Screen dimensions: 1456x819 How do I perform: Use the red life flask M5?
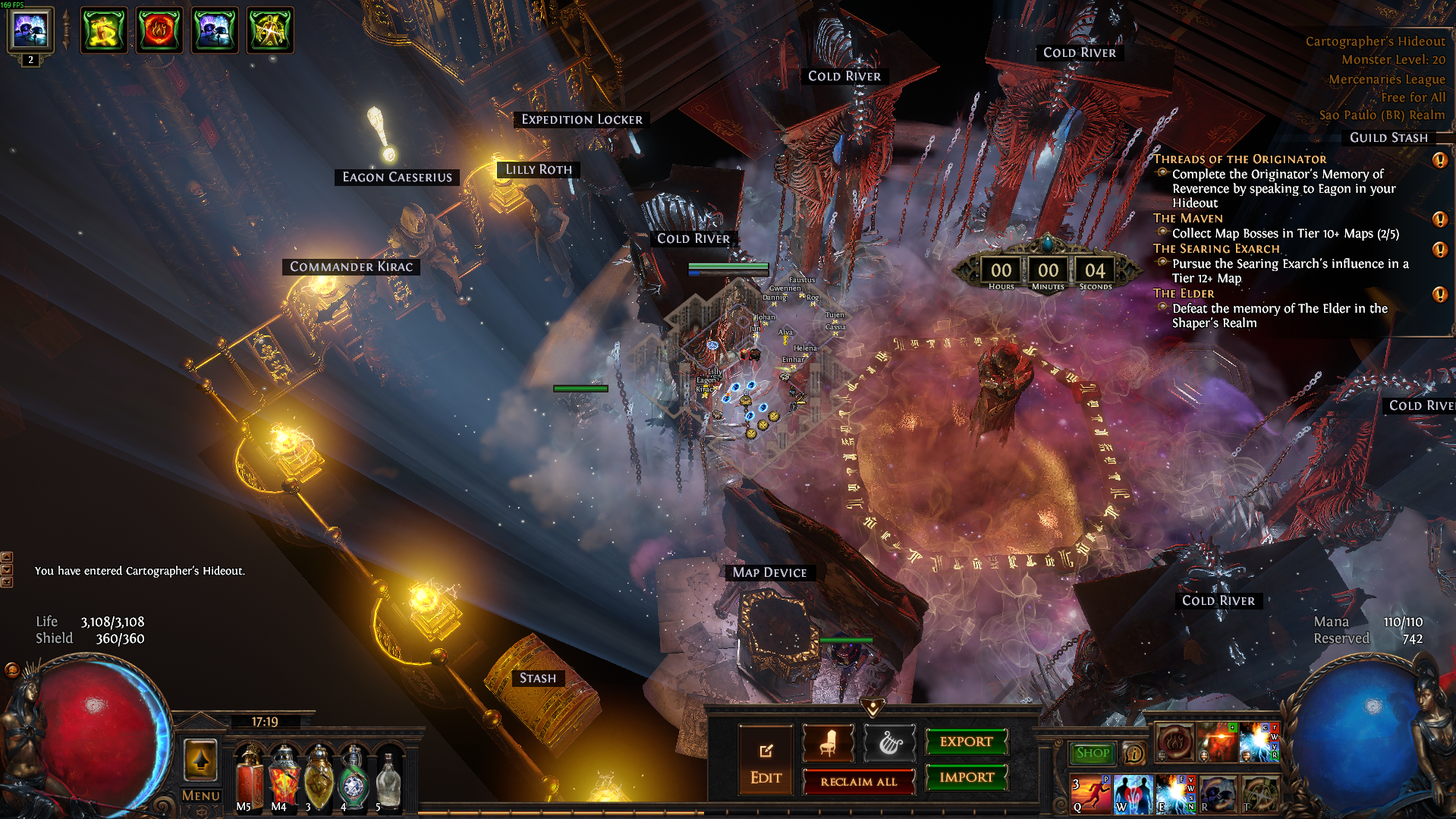[x=249, y=777]
